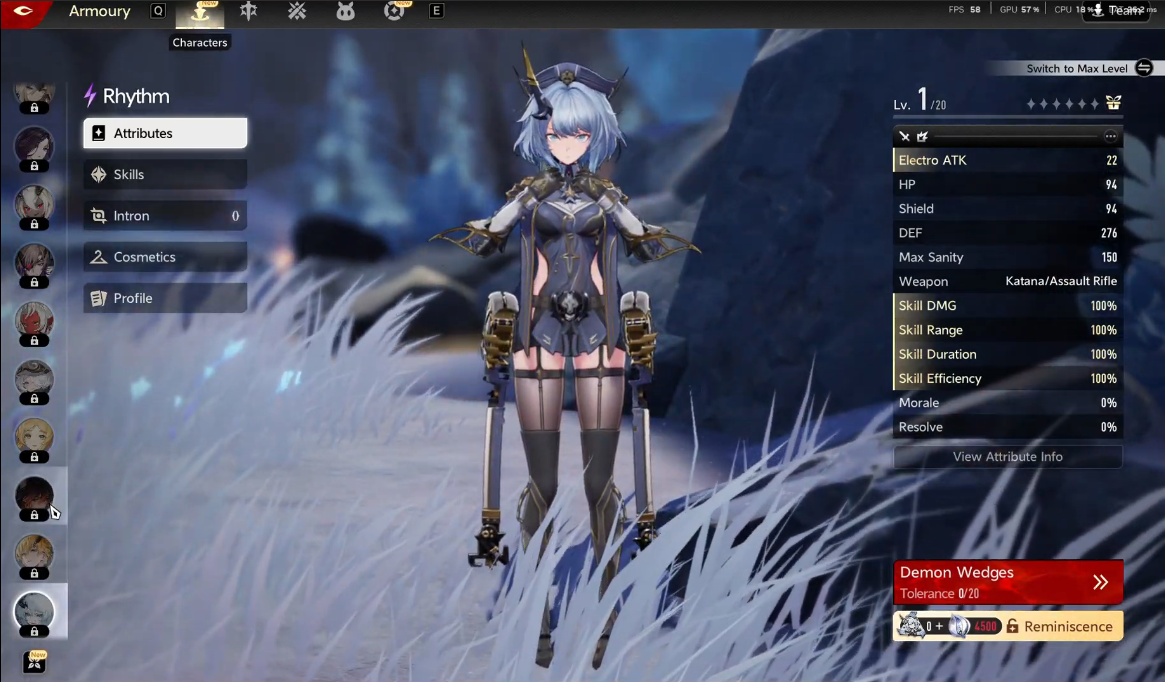Screen dimensions: 1165x682
Task: Click the small icon marked New below the portraits
Action: pyautogui.click(x=35, y=662)
